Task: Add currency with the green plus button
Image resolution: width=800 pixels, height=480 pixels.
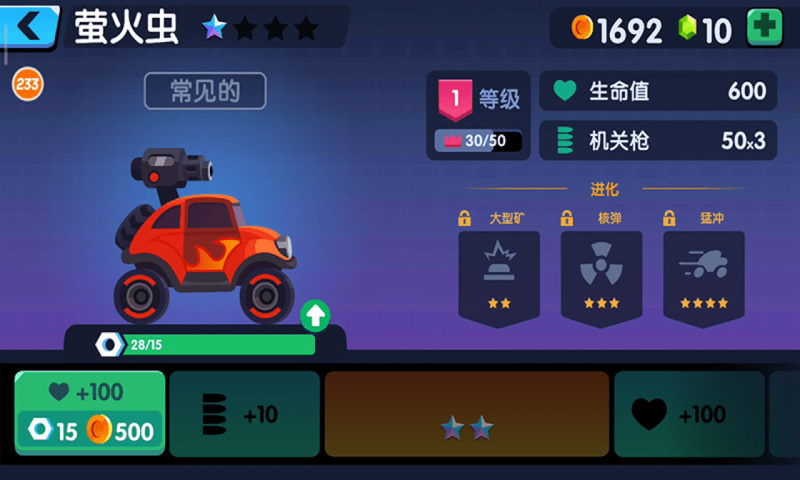Action: coord(765,29)
